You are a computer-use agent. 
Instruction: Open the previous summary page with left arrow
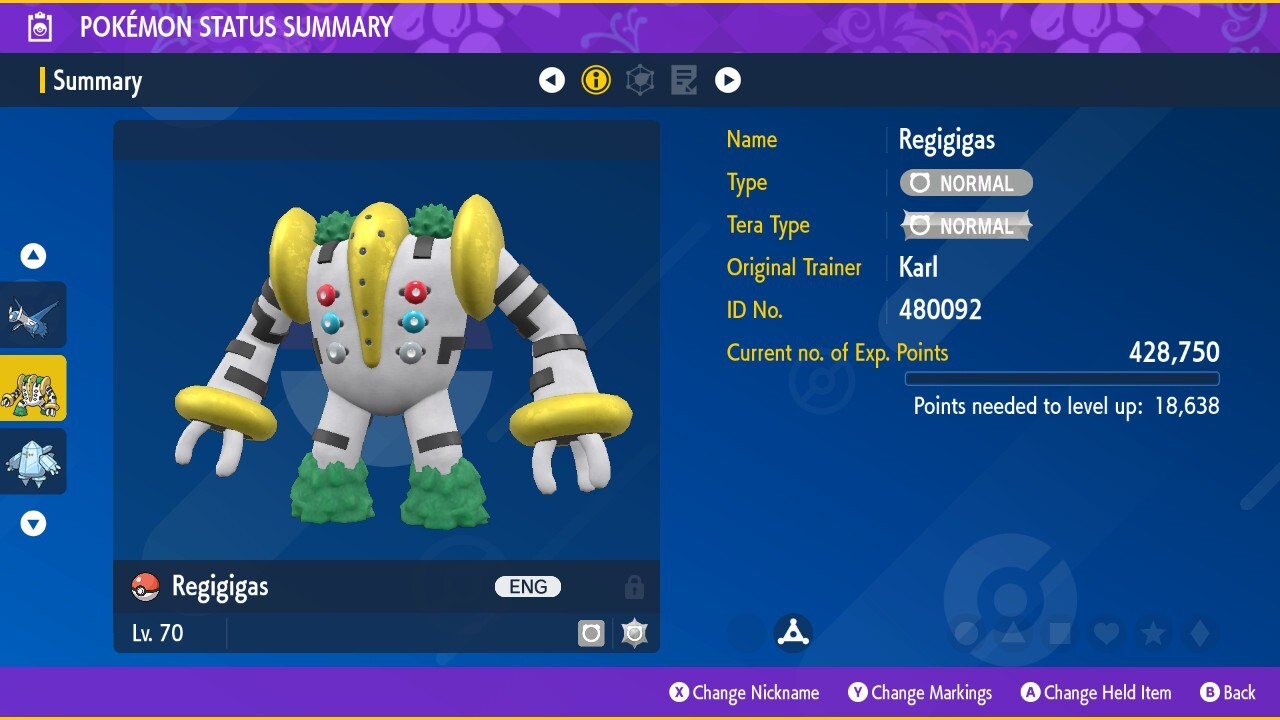click(x=552, y=80)
